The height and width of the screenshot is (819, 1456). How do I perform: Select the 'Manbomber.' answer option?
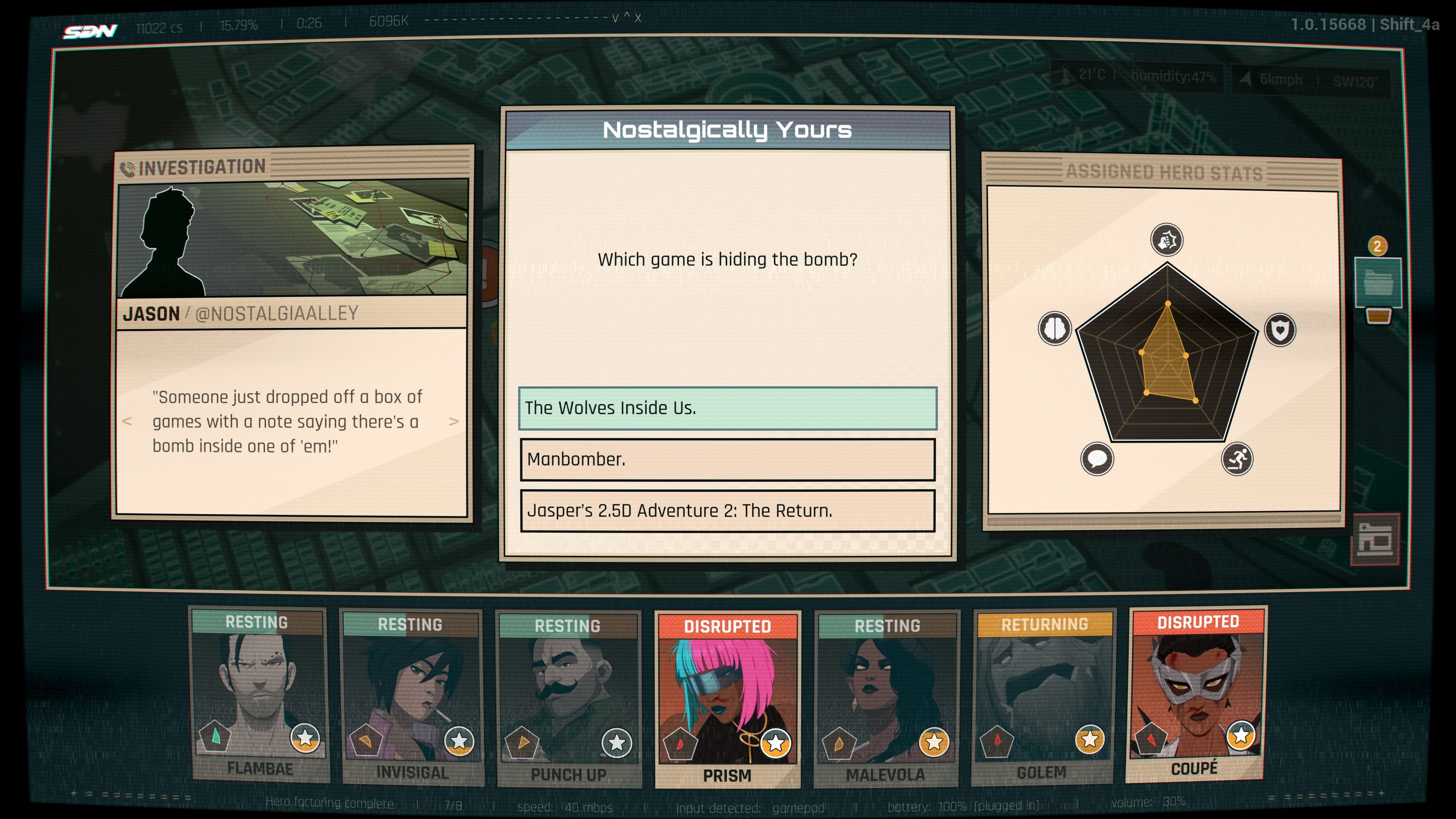[728, 459]
